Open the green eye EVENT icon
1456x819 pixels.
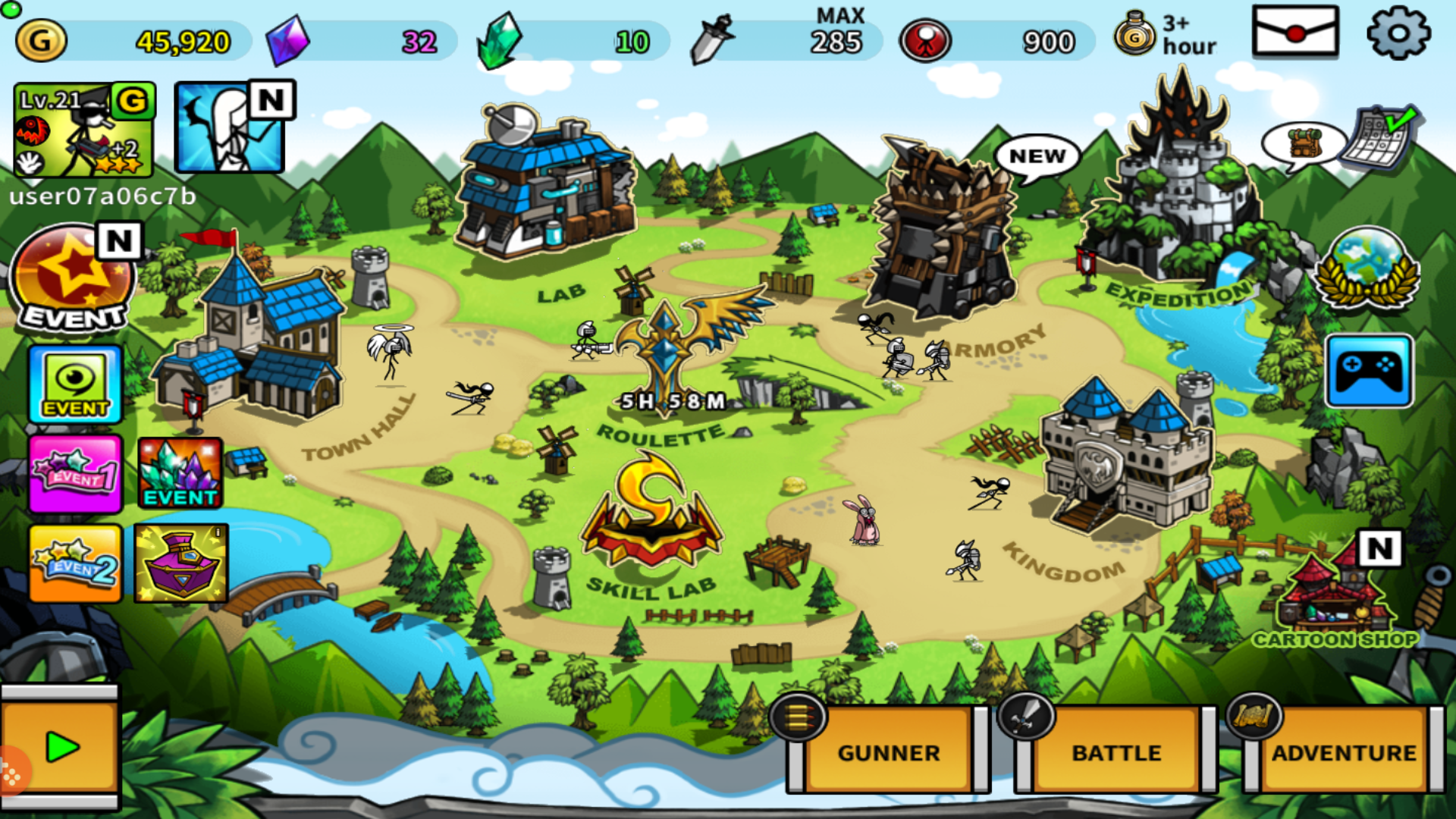[75, 384]
